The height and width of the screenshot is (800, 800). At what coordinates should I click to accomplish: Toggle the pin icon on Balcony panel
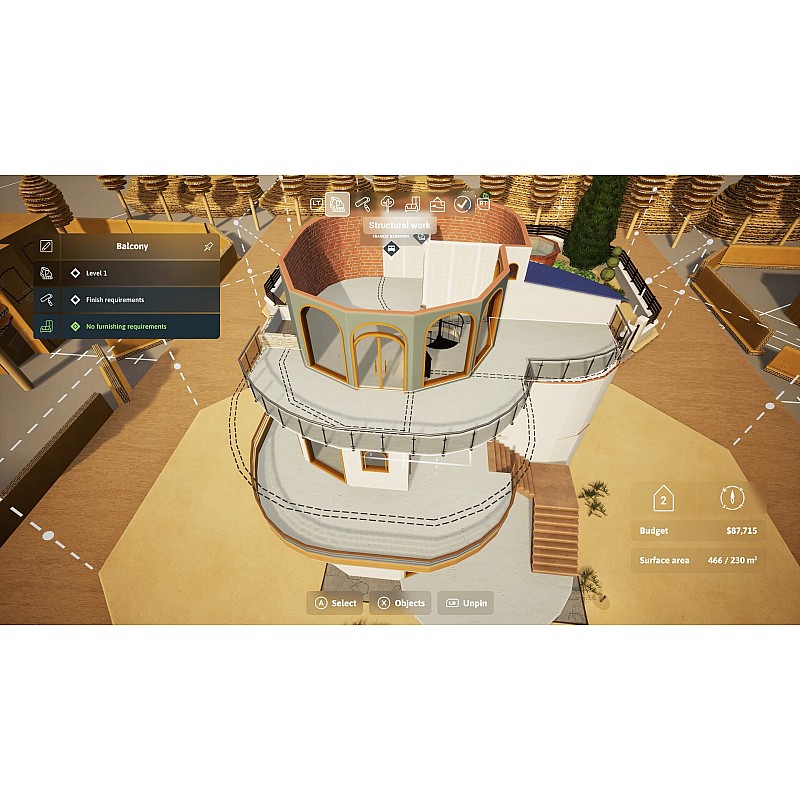point(208,246)
